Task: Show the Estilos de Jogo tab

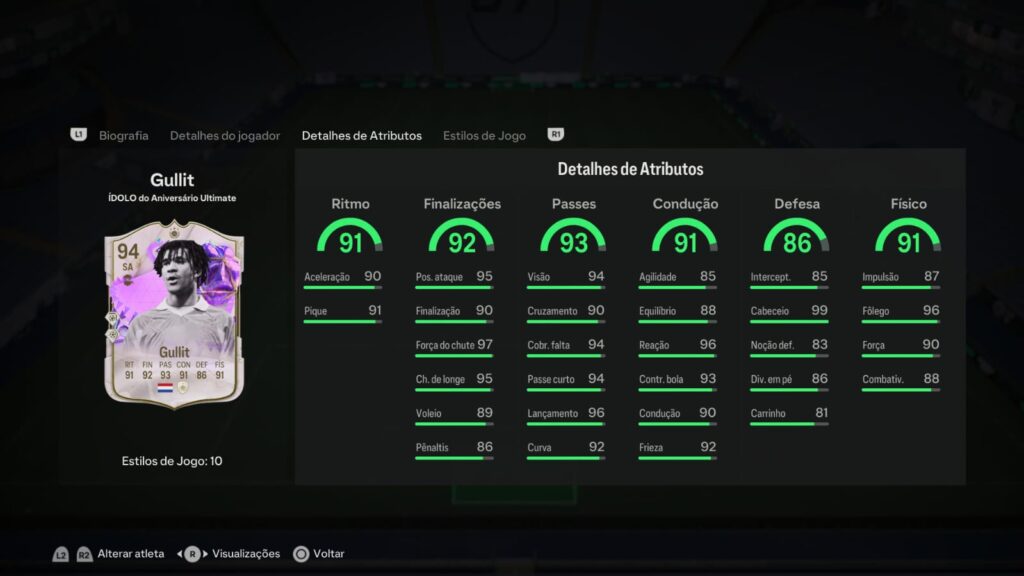Action: [x=484, y=135]
